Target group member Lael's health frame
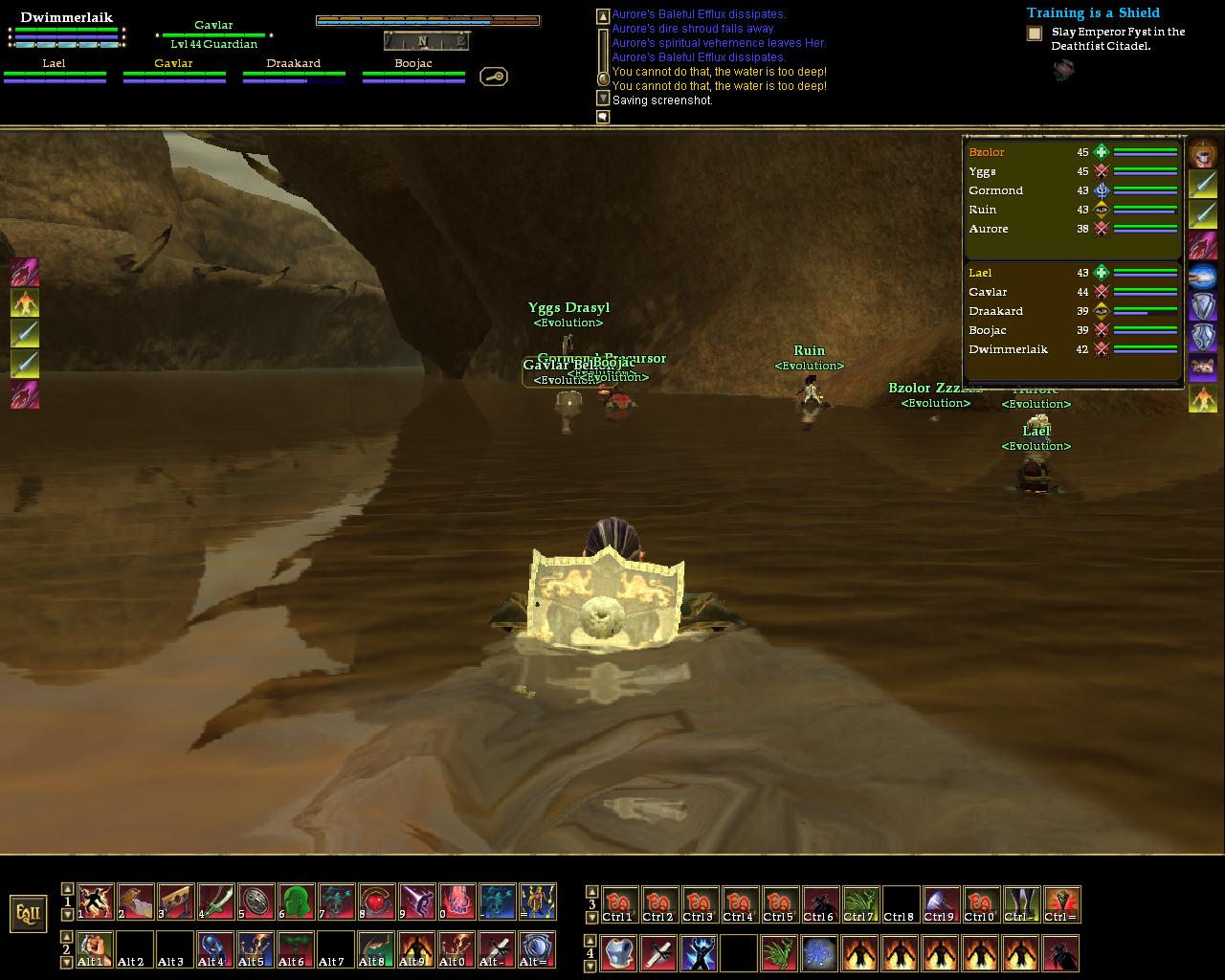 coord(55,71)
